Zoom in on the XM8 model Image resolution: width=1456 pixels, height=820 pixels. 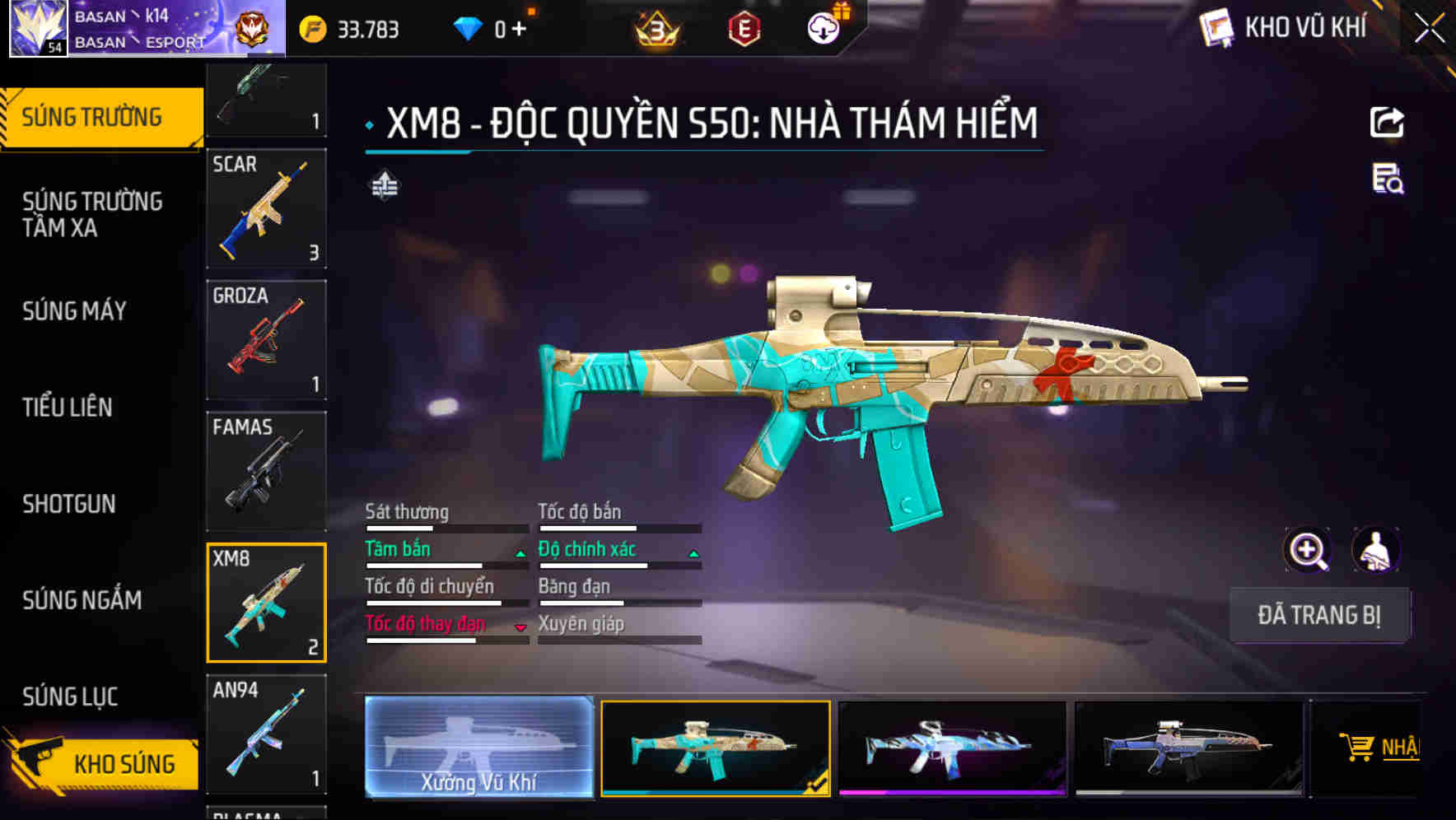[1307, 550]
